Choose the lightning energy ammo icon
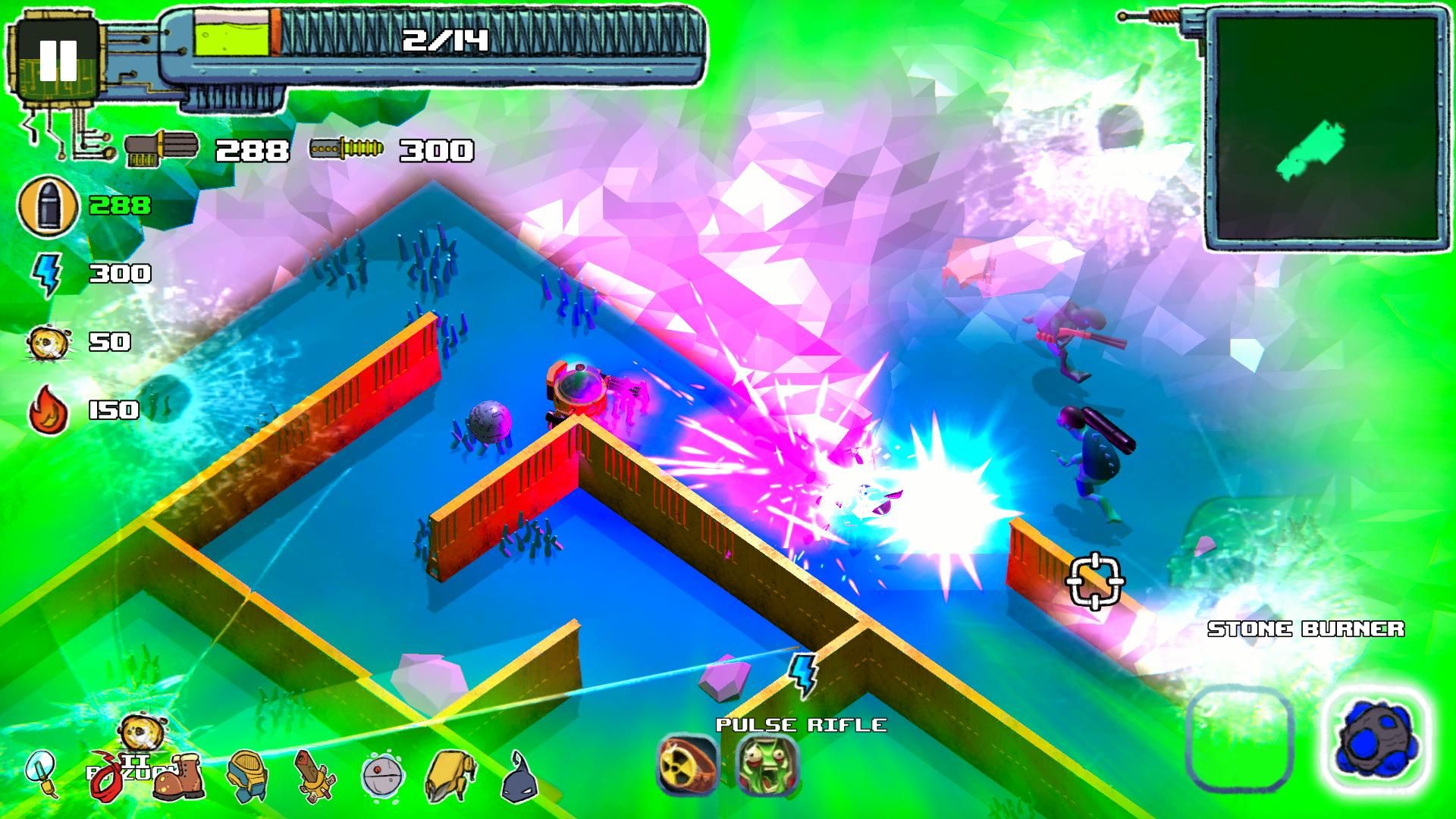Viewport: 1456px width, 819px height. pyautogui.click(x=45, y=274)
